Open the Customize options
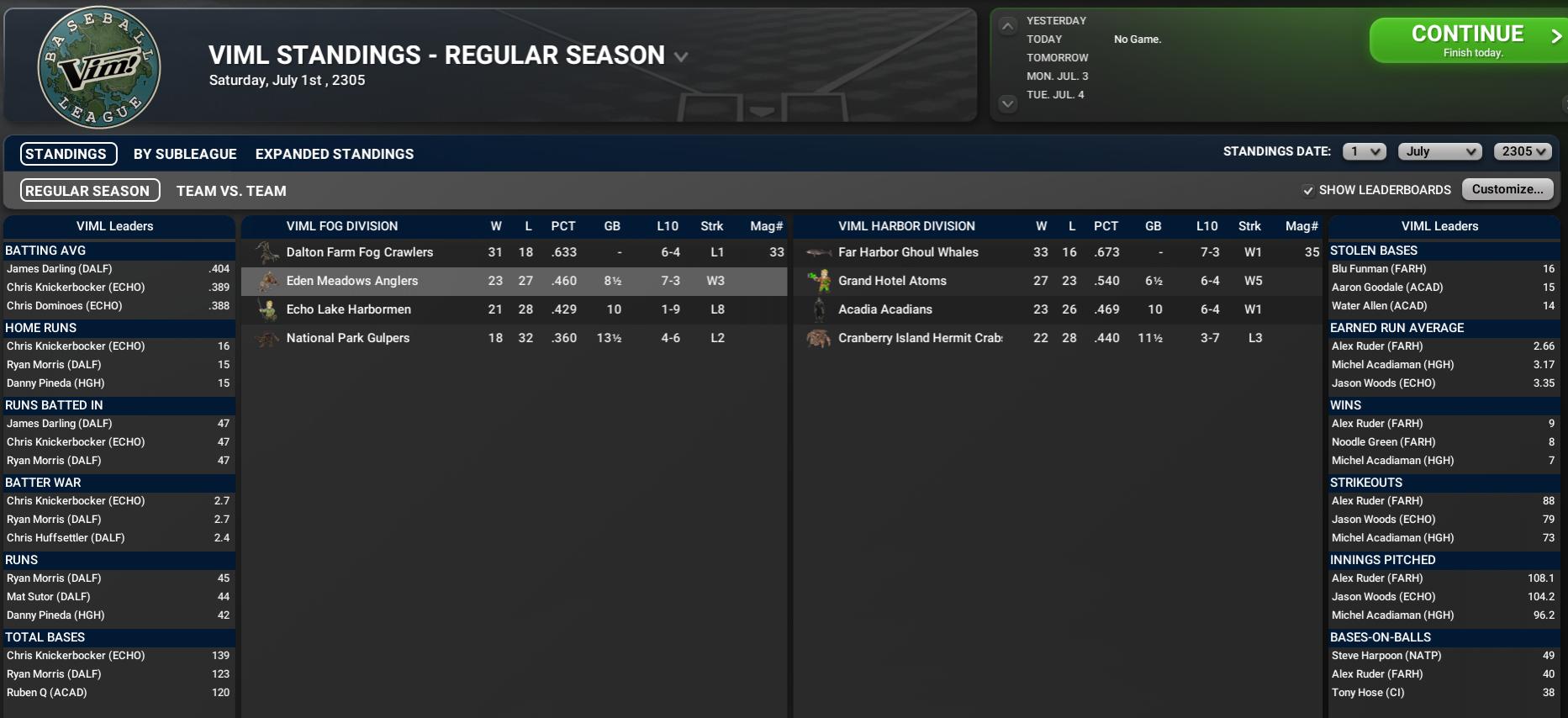The image size is (1568, 718). 1507,189
